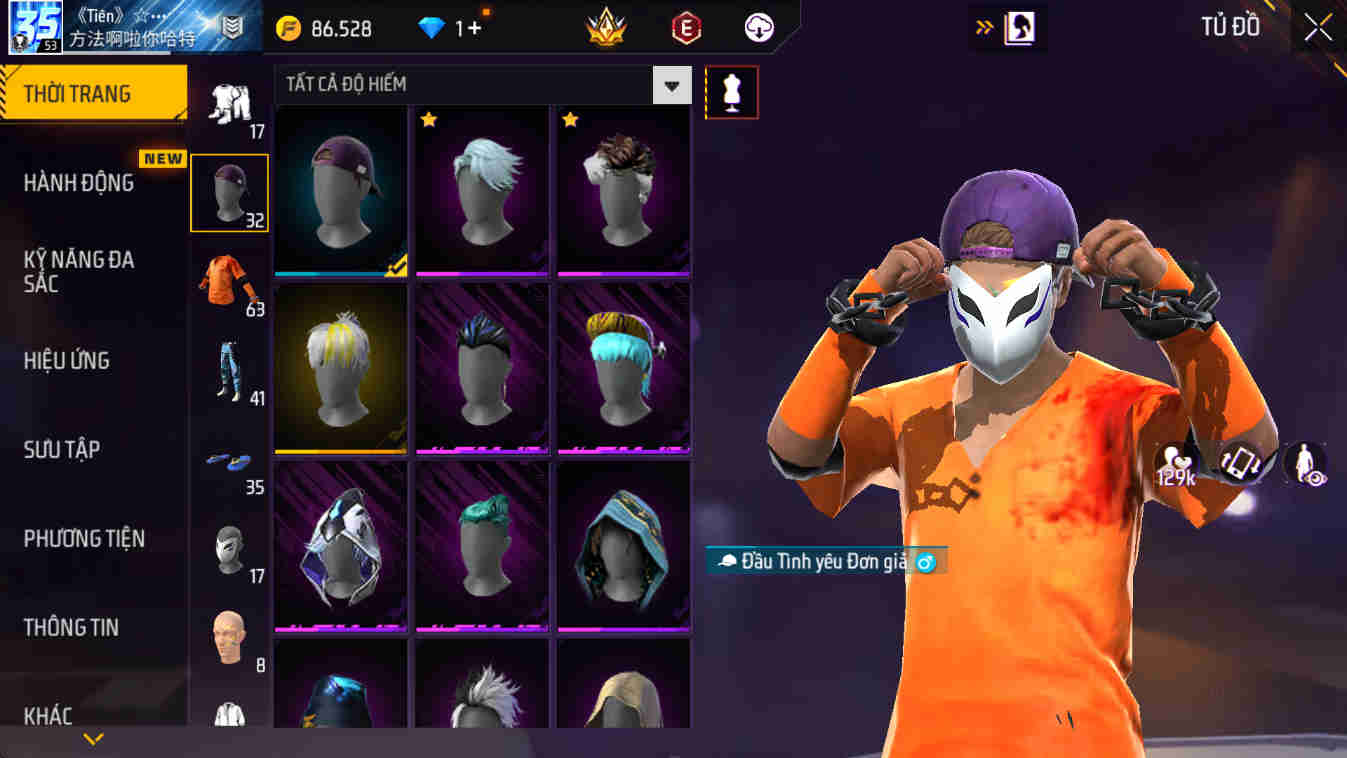Click the dropdown arrow next to rarity filter
Viewport: 1347px width, 758px height.
[673, 85]
